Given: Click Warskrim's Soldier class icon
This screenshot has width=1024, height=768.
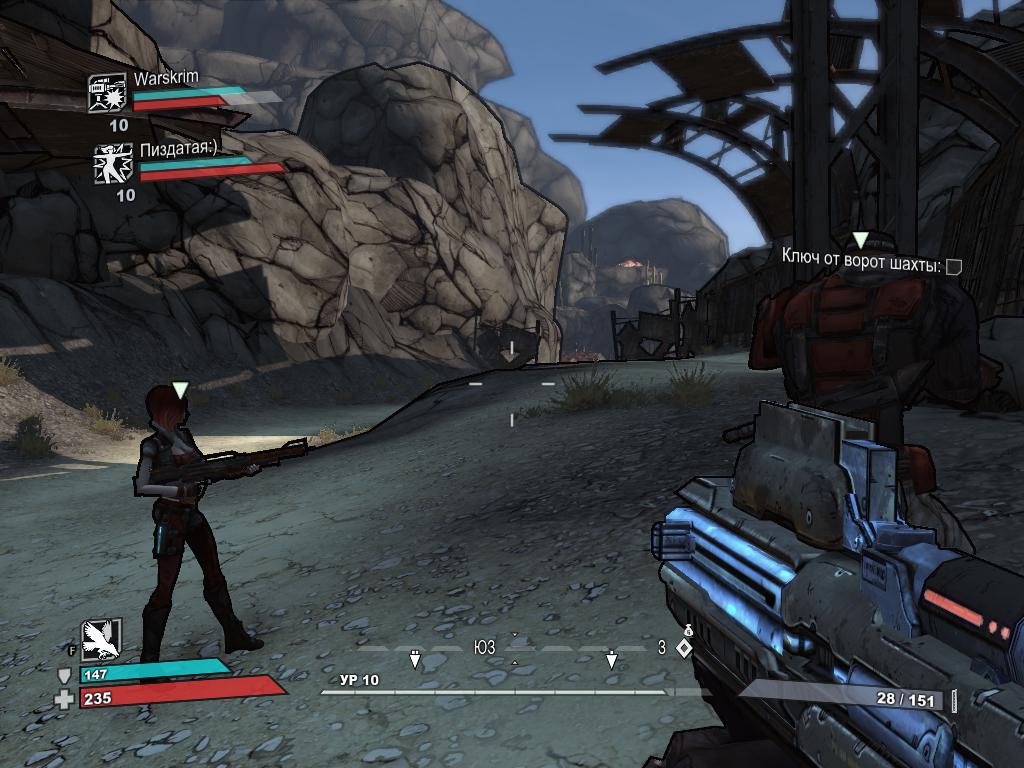Looking at the screenshot, I should (106, 93).
